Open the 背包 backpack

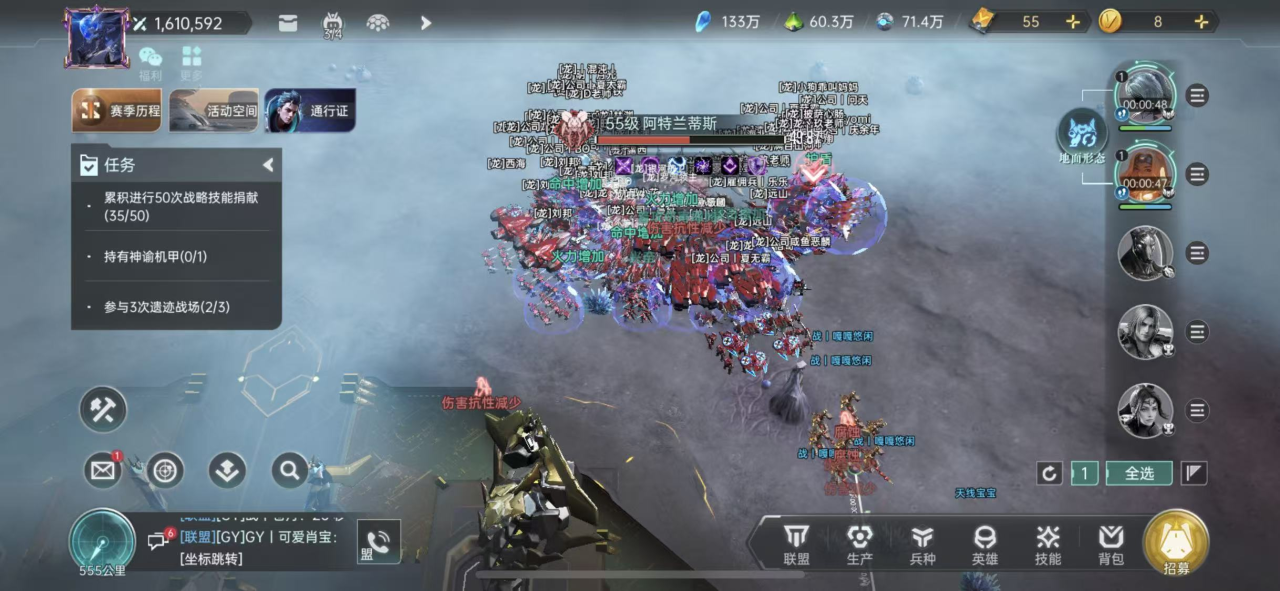tap(1111, 545)
